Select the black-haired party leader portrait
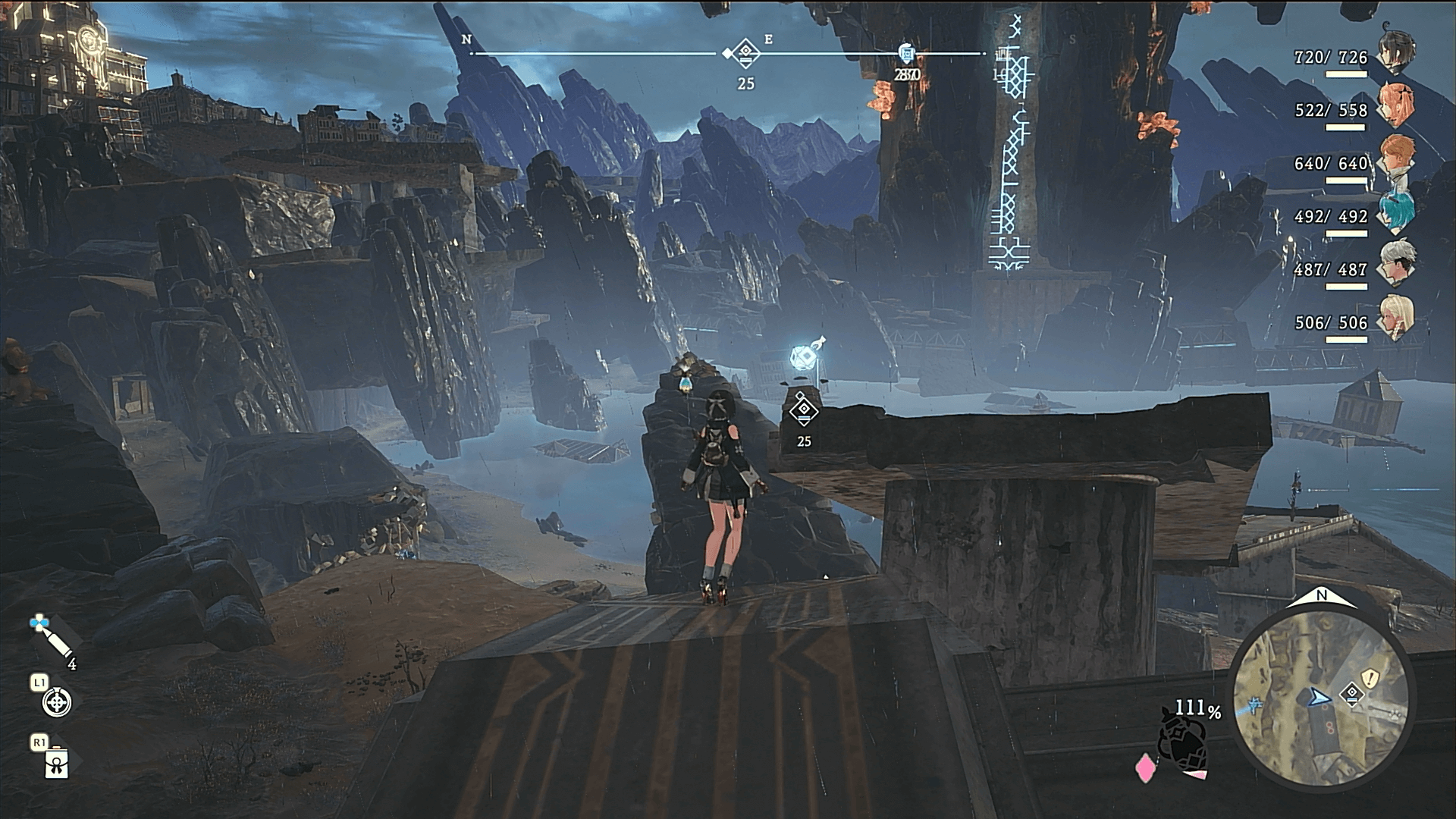The image size is (1456, 819). click(1396, 53)
